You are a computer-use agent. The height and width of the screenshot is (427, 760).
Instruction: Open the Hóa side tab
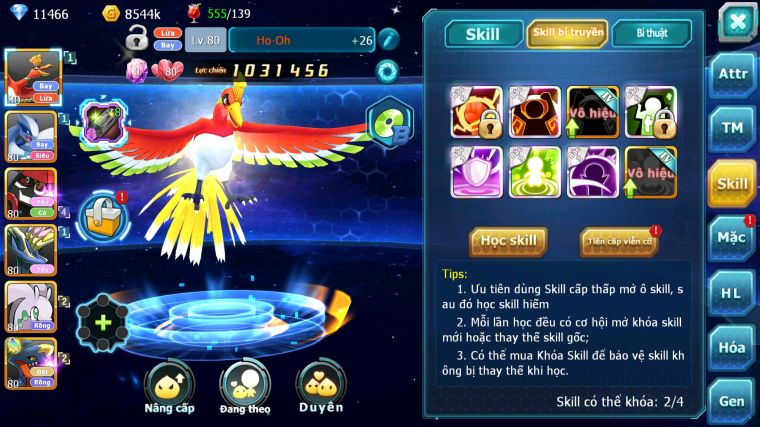click(x=732, y=348)
